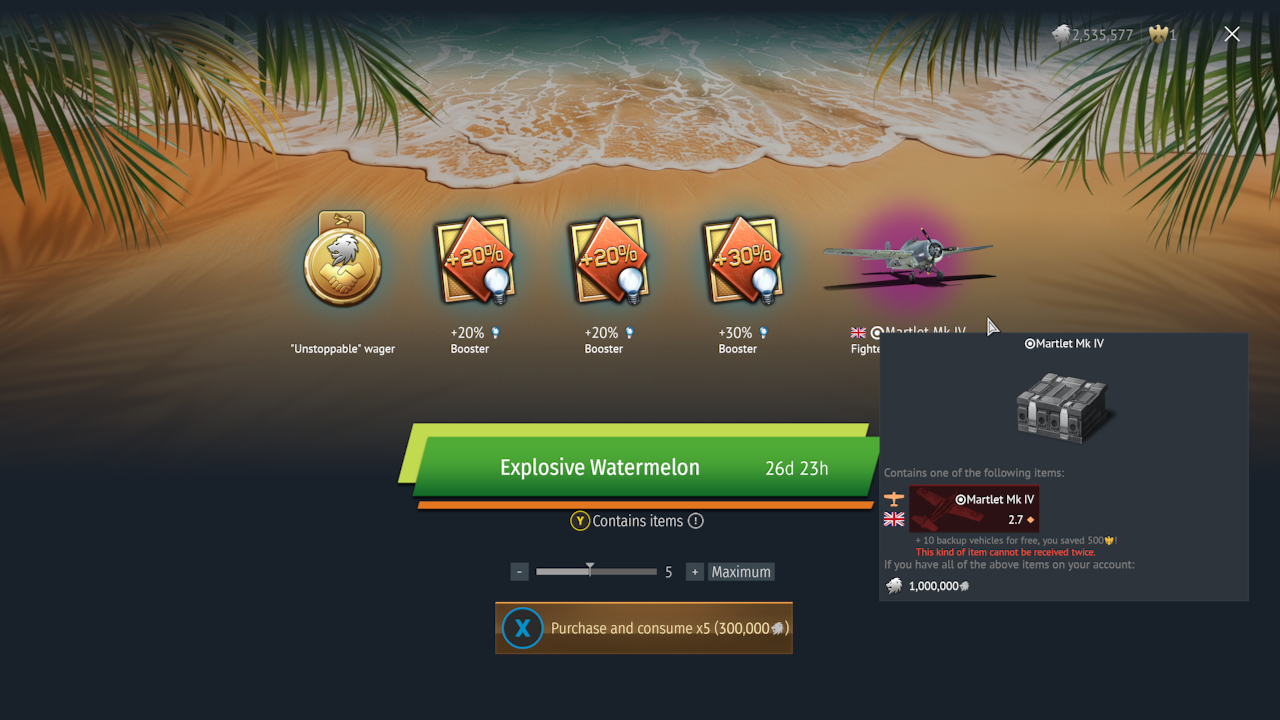Click the Martlet Mk IV crate image
This screenshot has width=1280, height=720.
tap(1063, 405)
